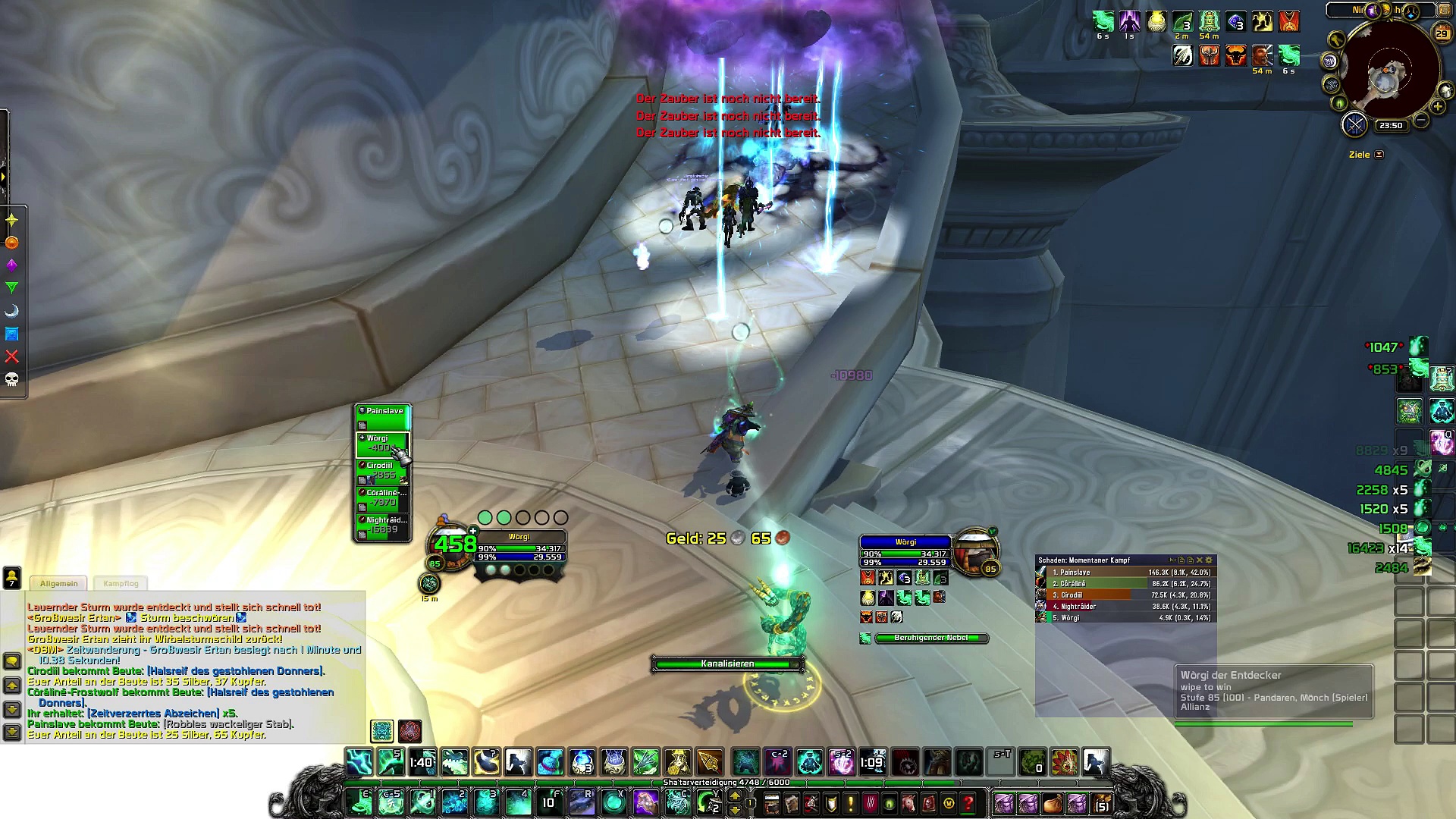Open the Allgemein chat tab
The image size is (1456, 819).
[59, 583]
